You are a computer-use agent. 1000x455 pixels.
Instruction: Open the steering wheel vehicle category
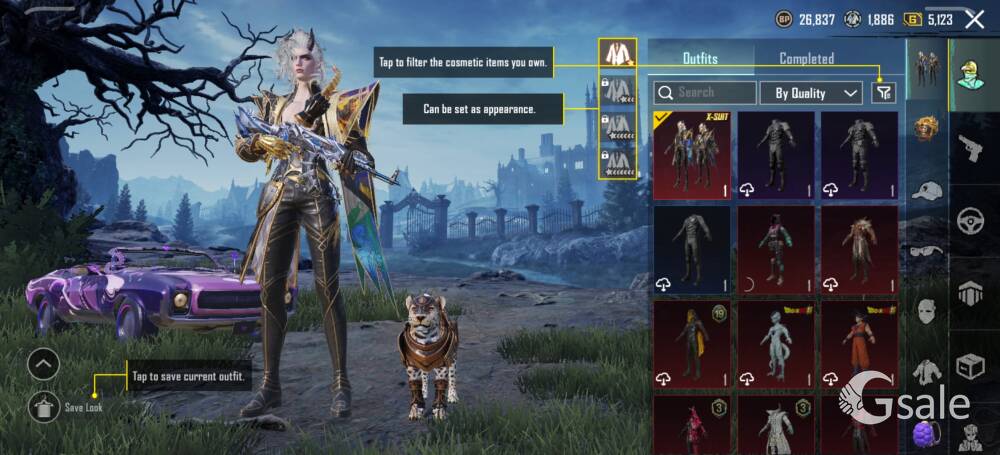(970, 222)
